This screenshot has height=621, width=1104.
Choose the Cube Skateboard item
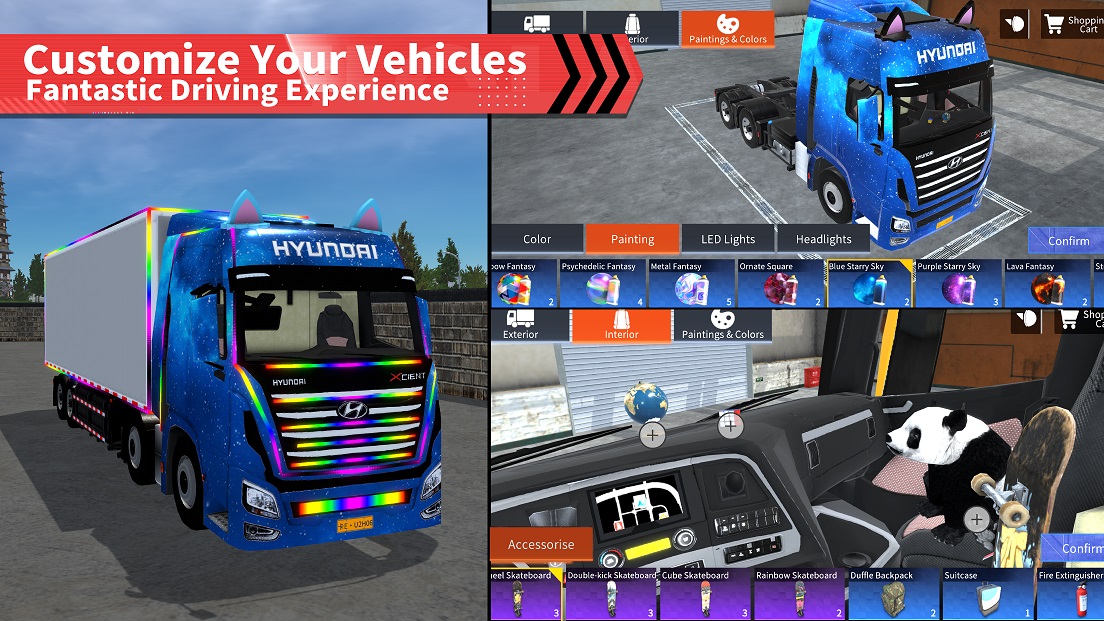[x=706, y=594]
